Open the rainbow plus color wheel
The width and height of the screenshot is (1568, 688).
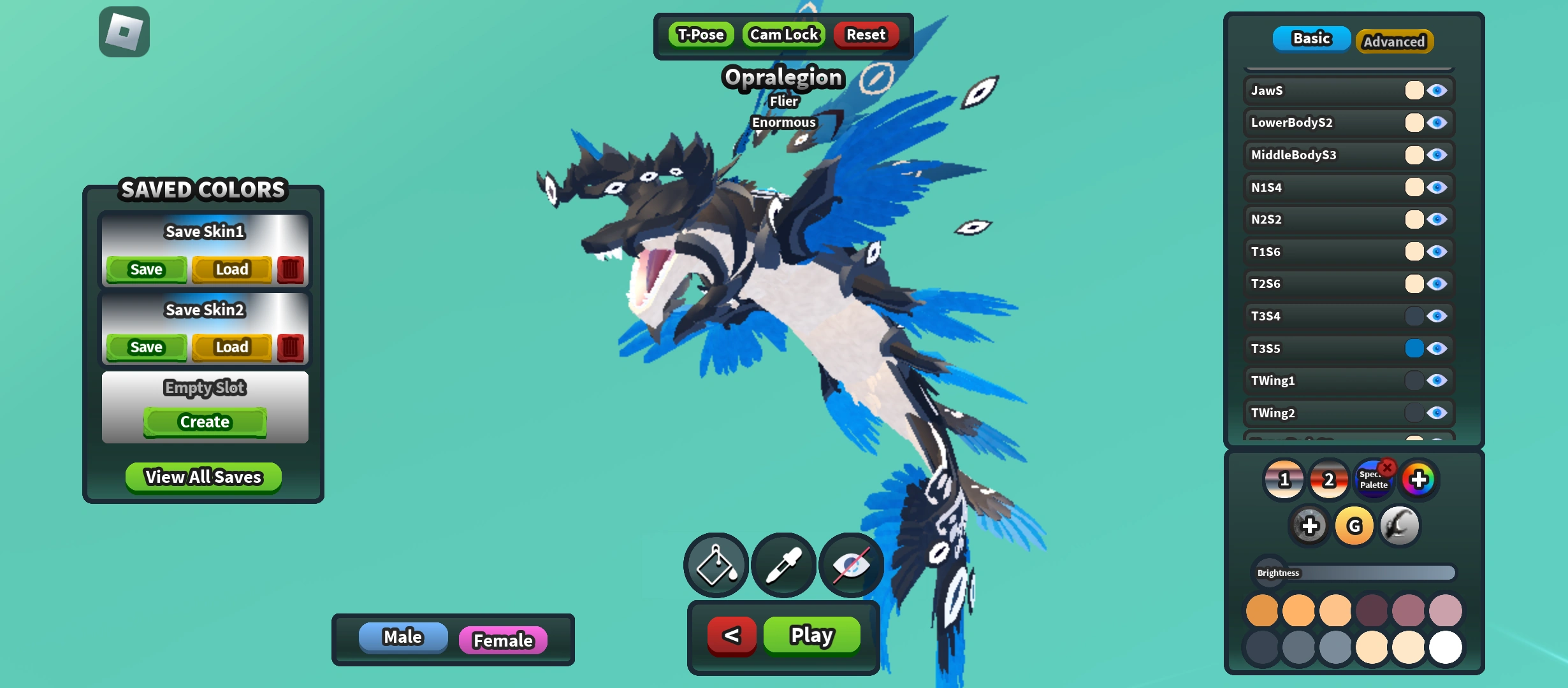tap(1419, 480)
